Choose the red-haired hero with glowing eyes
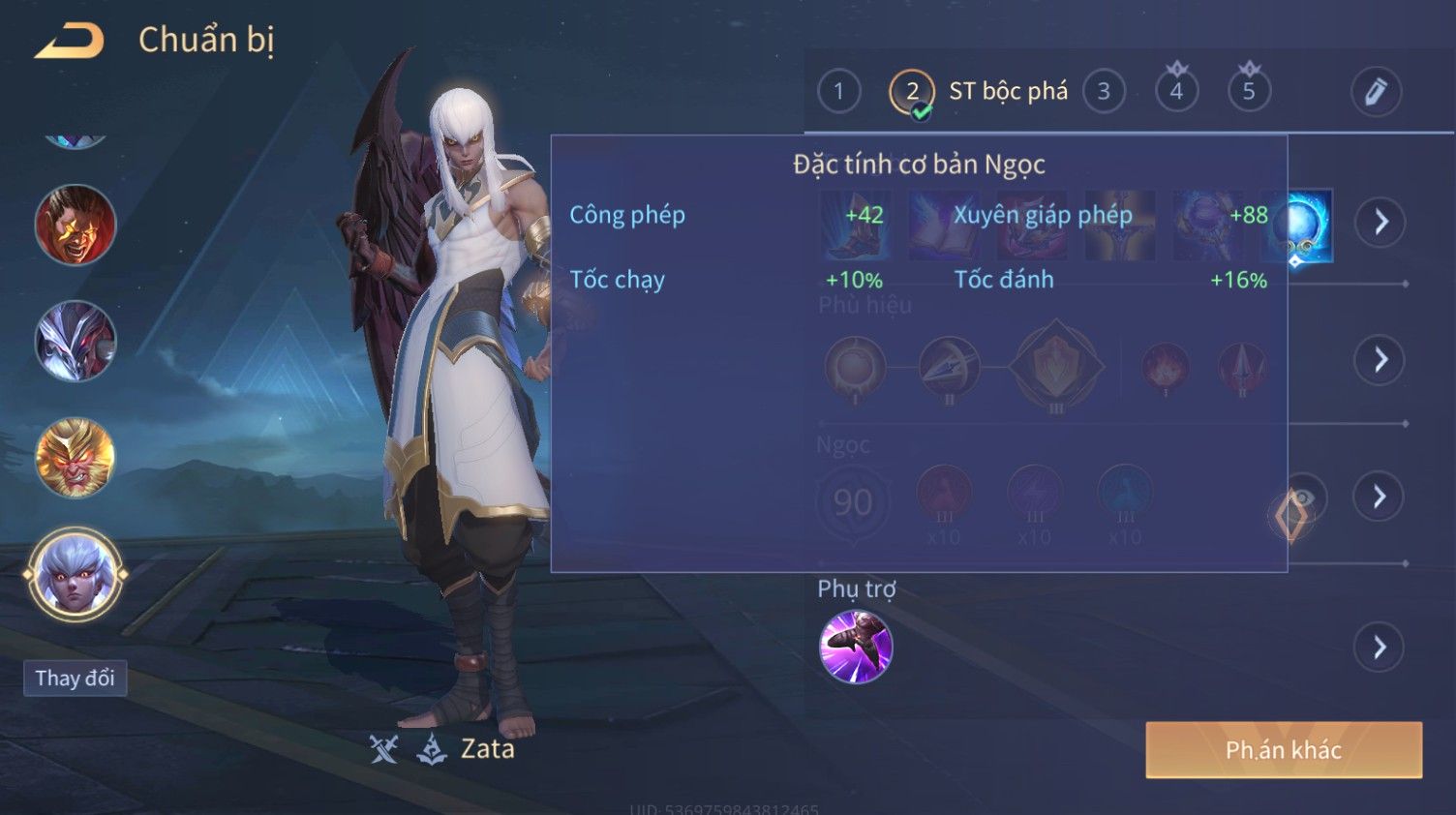The image size is (1456, 815). tap(76, 226)
